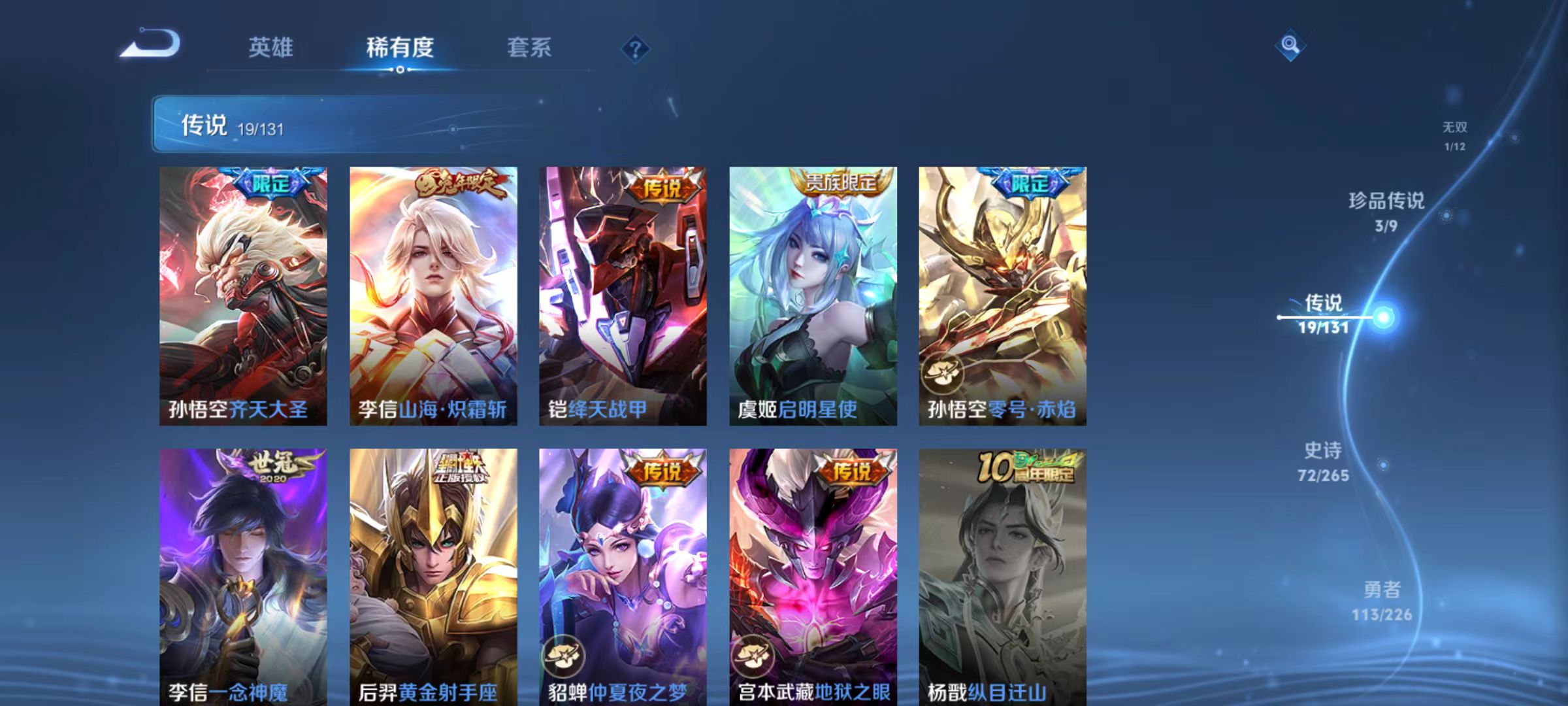Open the search icon at top right

point(1290,46)
